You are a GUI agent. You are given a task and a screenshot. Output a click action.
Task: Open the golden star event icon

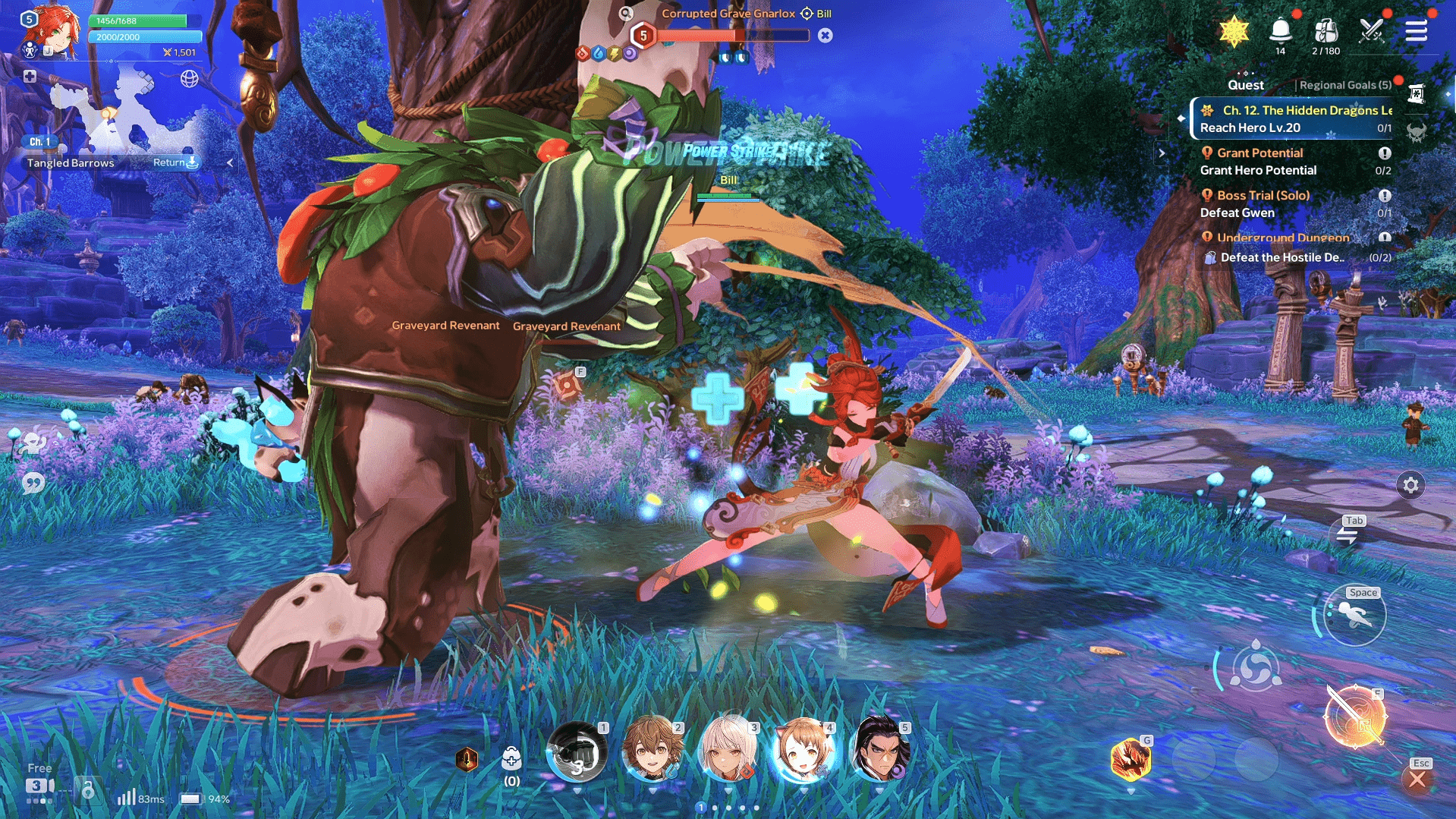tap(1234, 31)
